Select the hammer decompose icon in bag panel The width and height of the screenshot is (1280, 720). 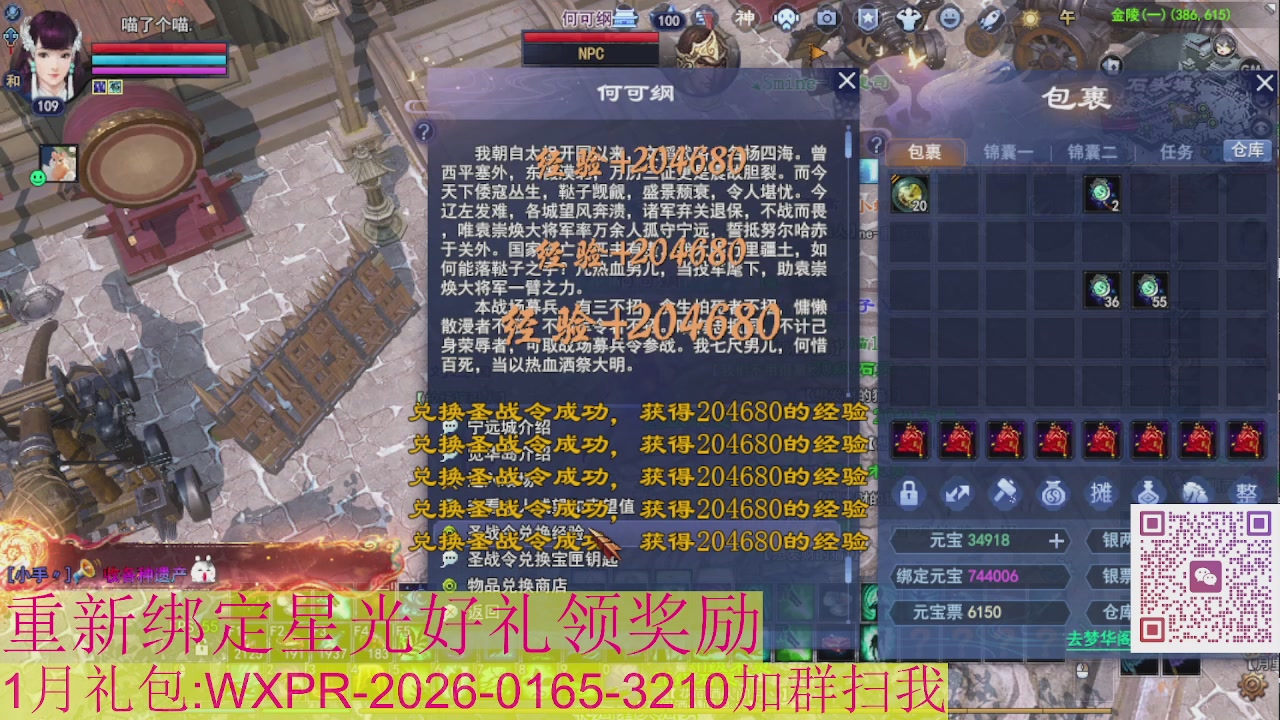(1004, 493)
